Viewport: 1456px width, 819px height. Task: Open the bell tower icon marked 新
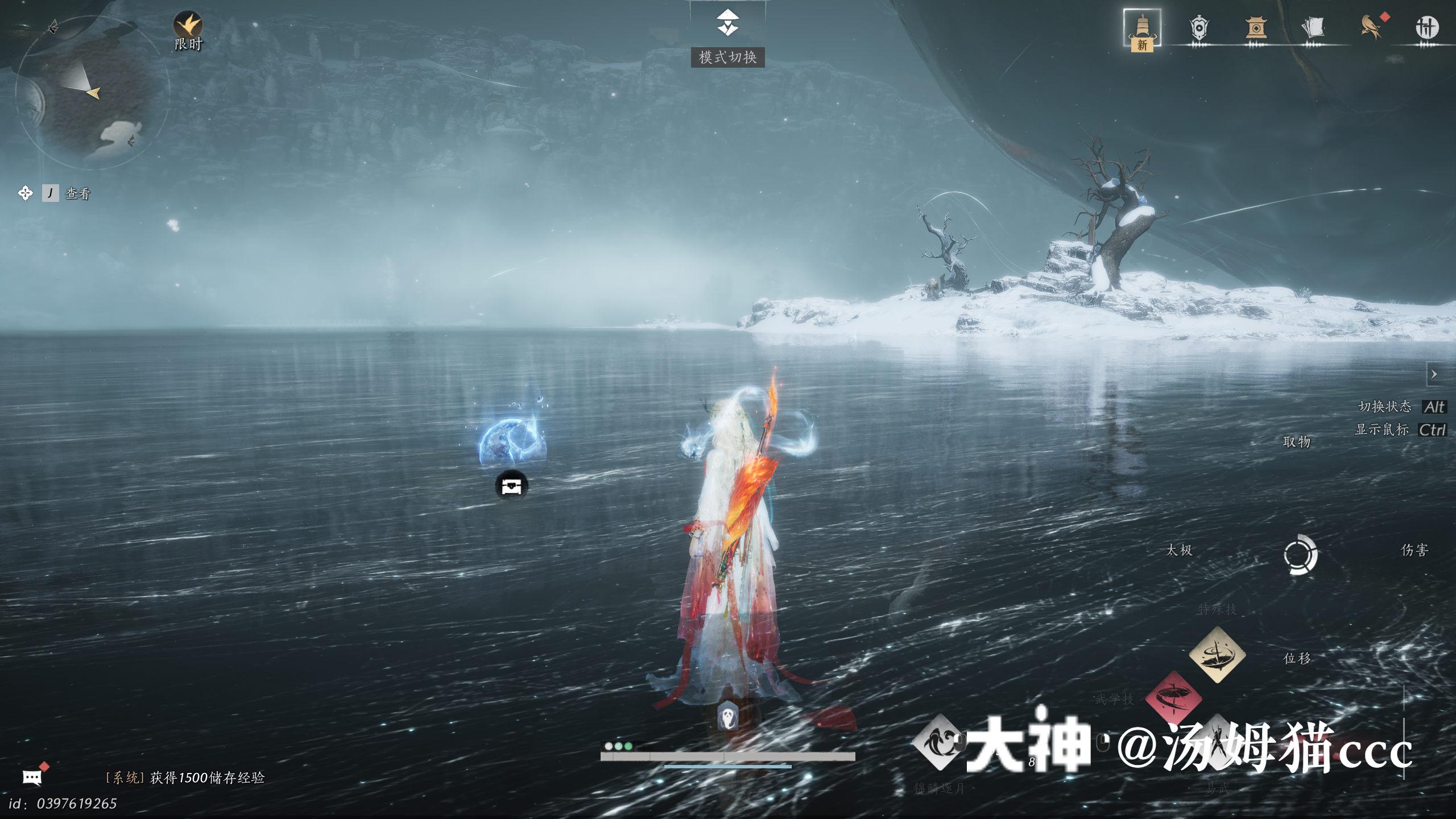point(1142,27)
